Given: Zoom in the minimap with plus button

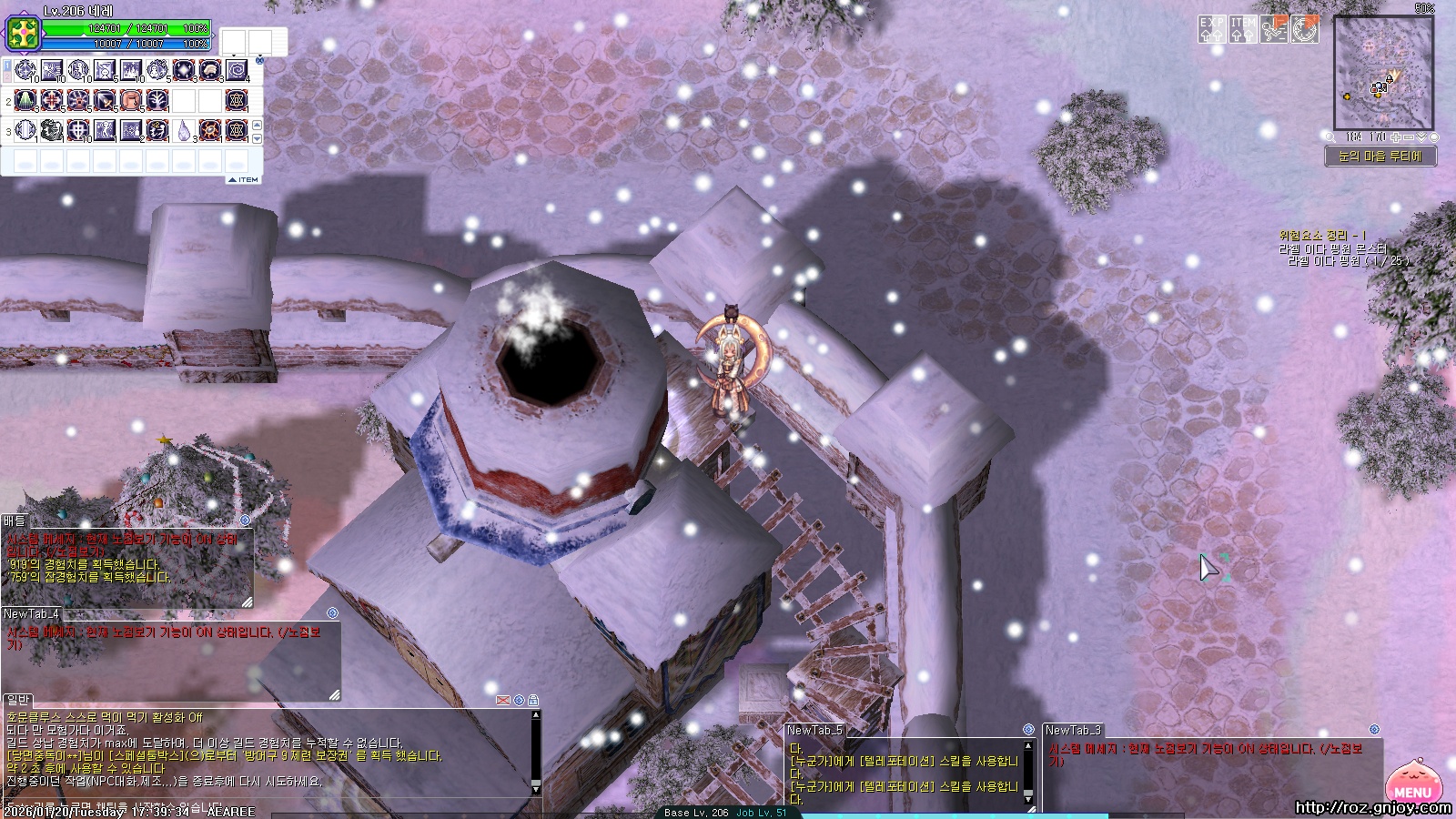Looking at the screenshot, I should click(1396, 137).
